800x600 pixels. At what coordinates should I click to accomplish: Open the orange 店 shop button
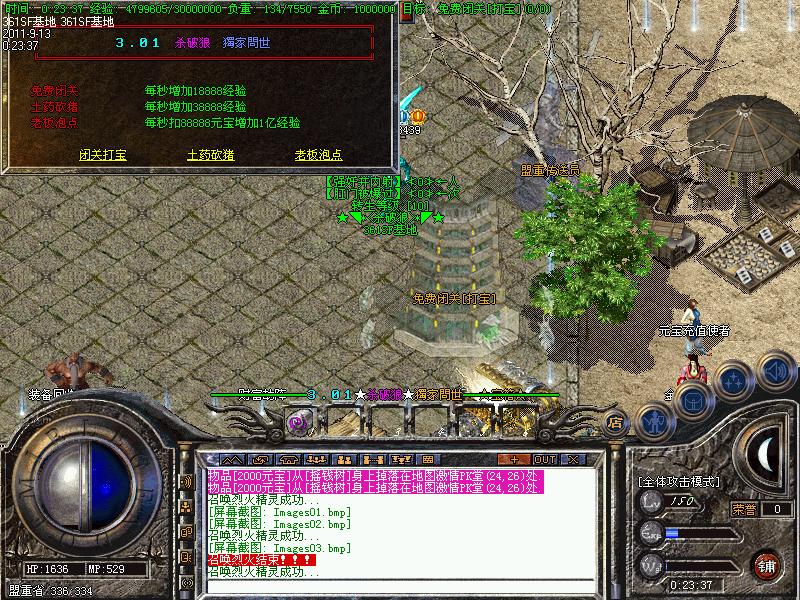[x=616, y=422]
